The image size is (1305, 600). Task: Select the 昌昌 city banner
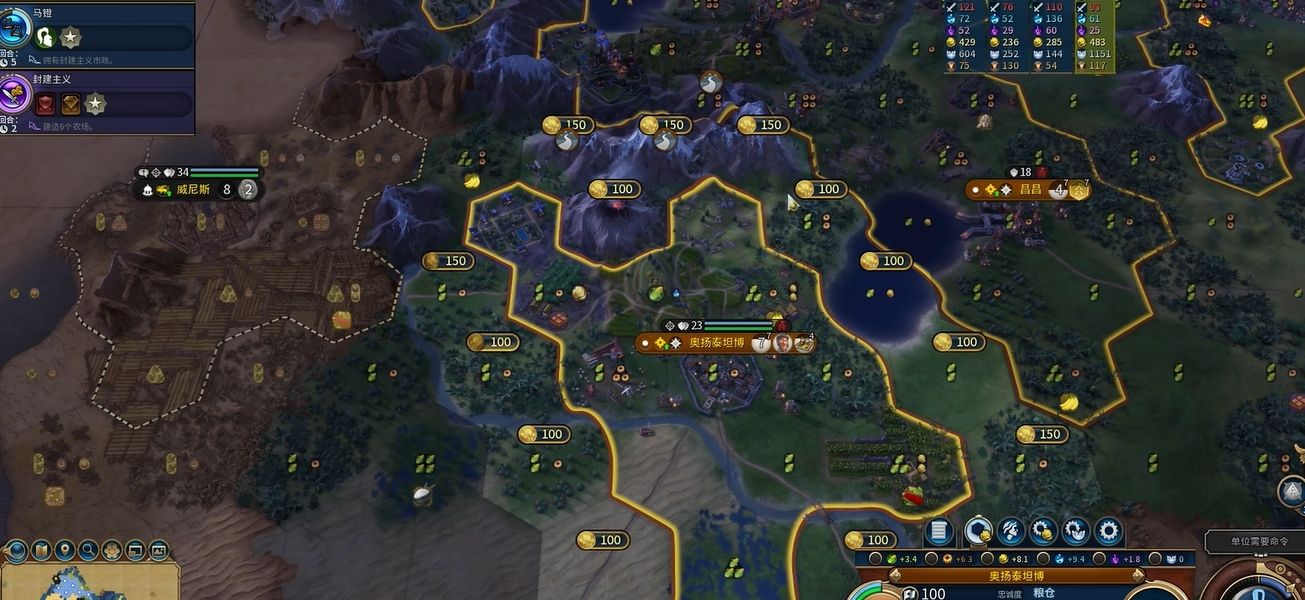pyautogui.click(x=1028, y=189)
